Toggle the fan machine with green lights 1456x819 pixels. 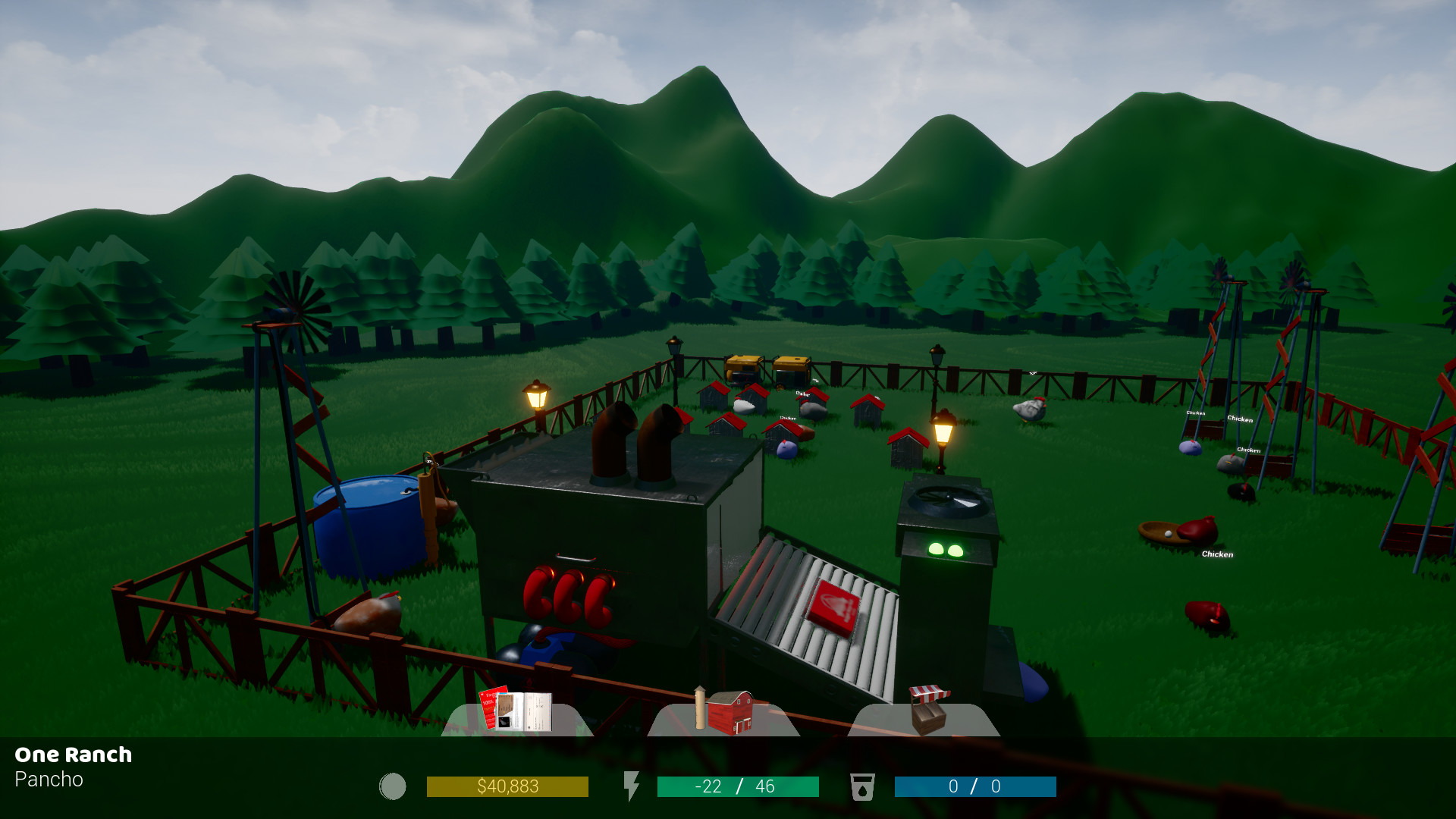(x=948, y=531)
